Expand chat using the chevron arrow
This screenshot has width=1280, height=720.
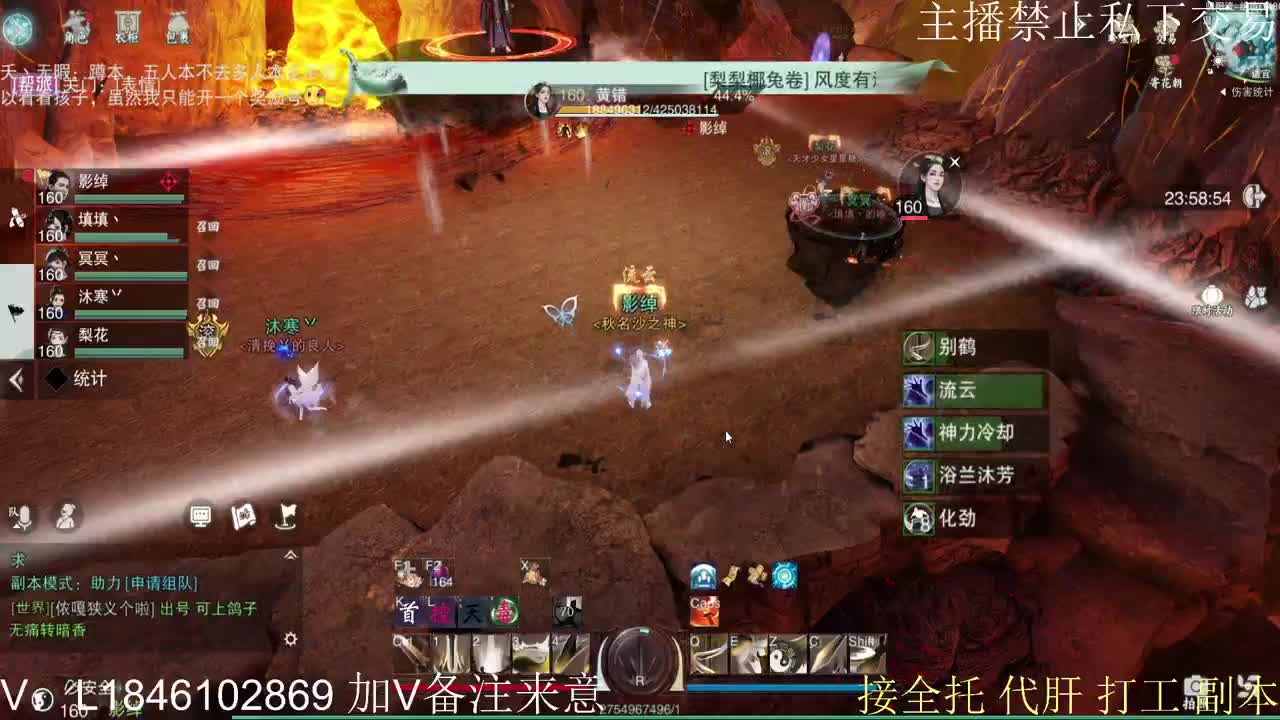pyautogui.click(x=292, y=555)
